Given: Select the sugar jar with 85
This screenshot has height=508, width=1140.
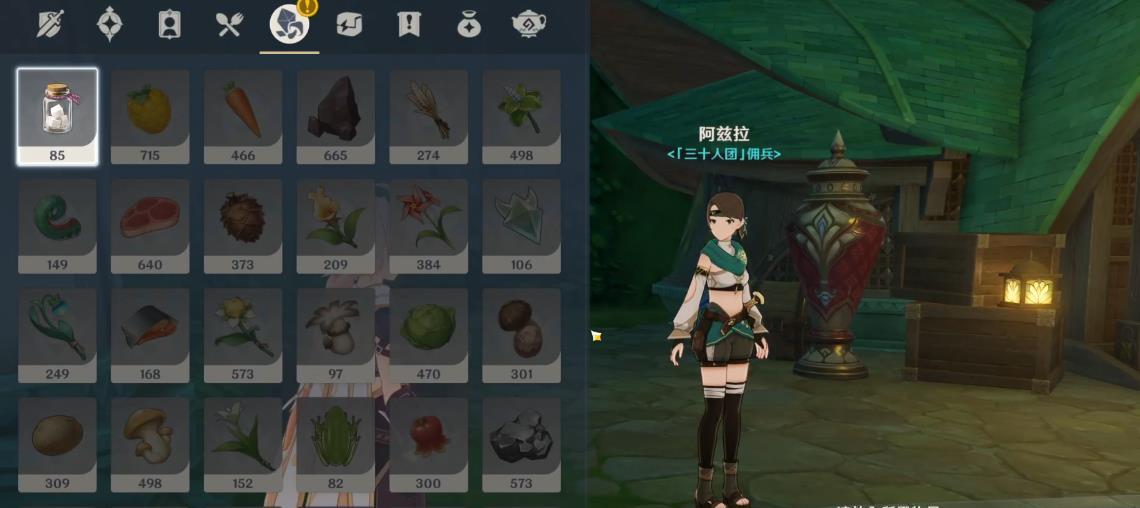Looking at the screenshot, I should click(57, 115).
